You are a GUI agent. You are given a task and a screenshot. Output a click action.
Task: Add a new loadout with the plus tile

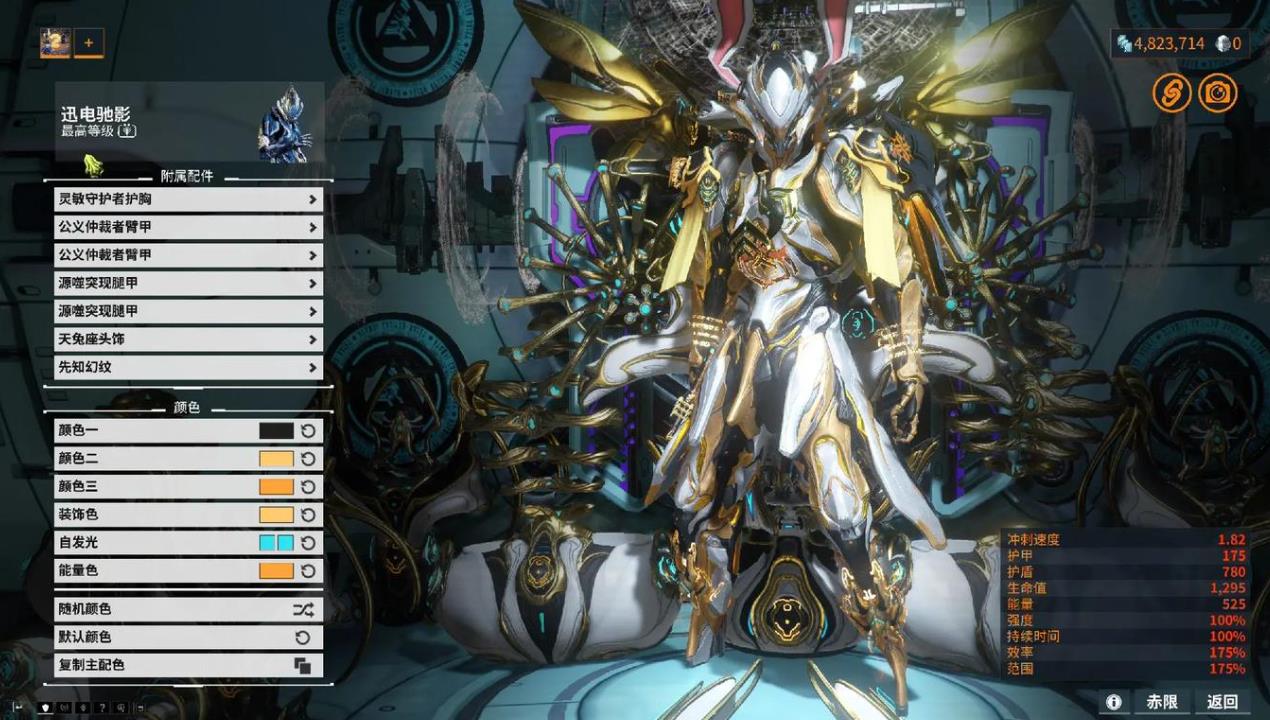coord(89,43)
